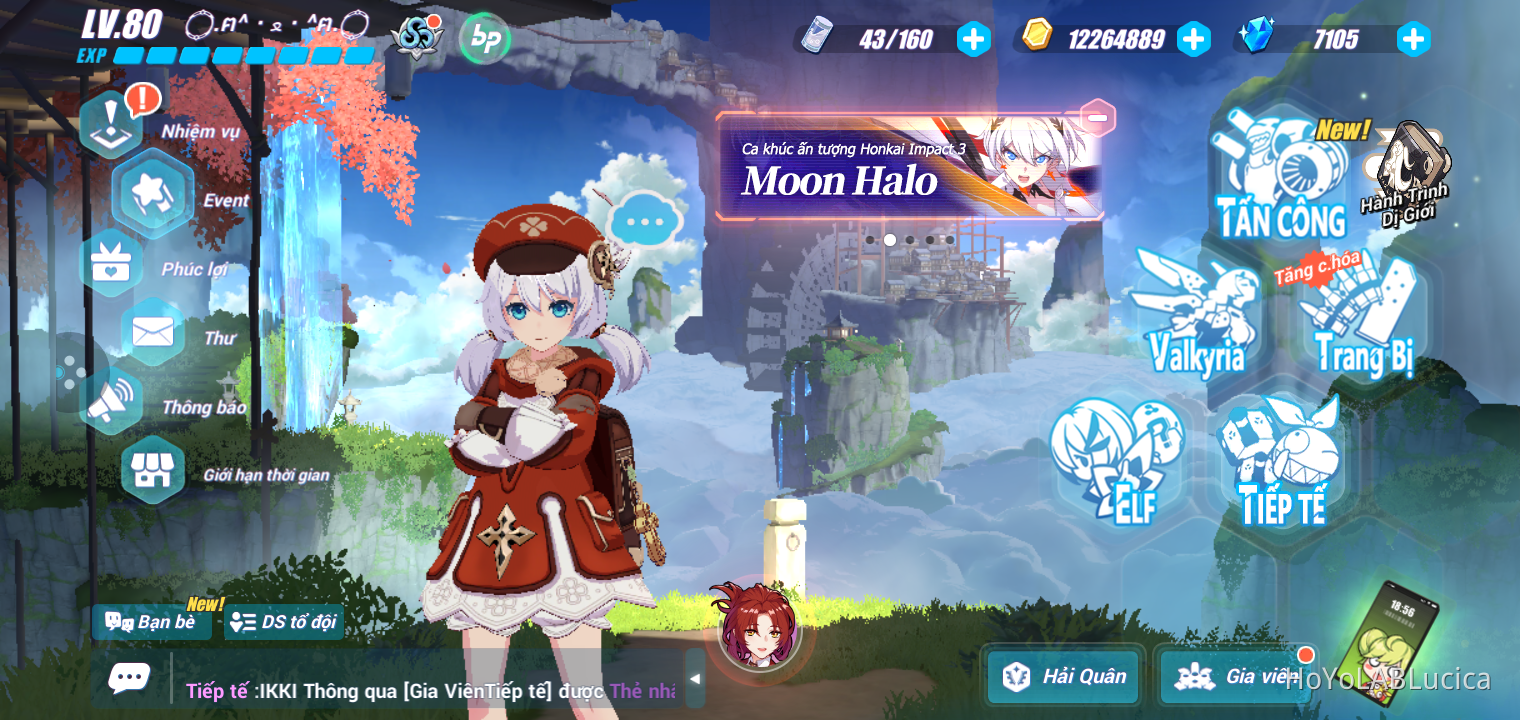Open the ELF menu
This screenshot has width=1520, height=720.
1120,460
